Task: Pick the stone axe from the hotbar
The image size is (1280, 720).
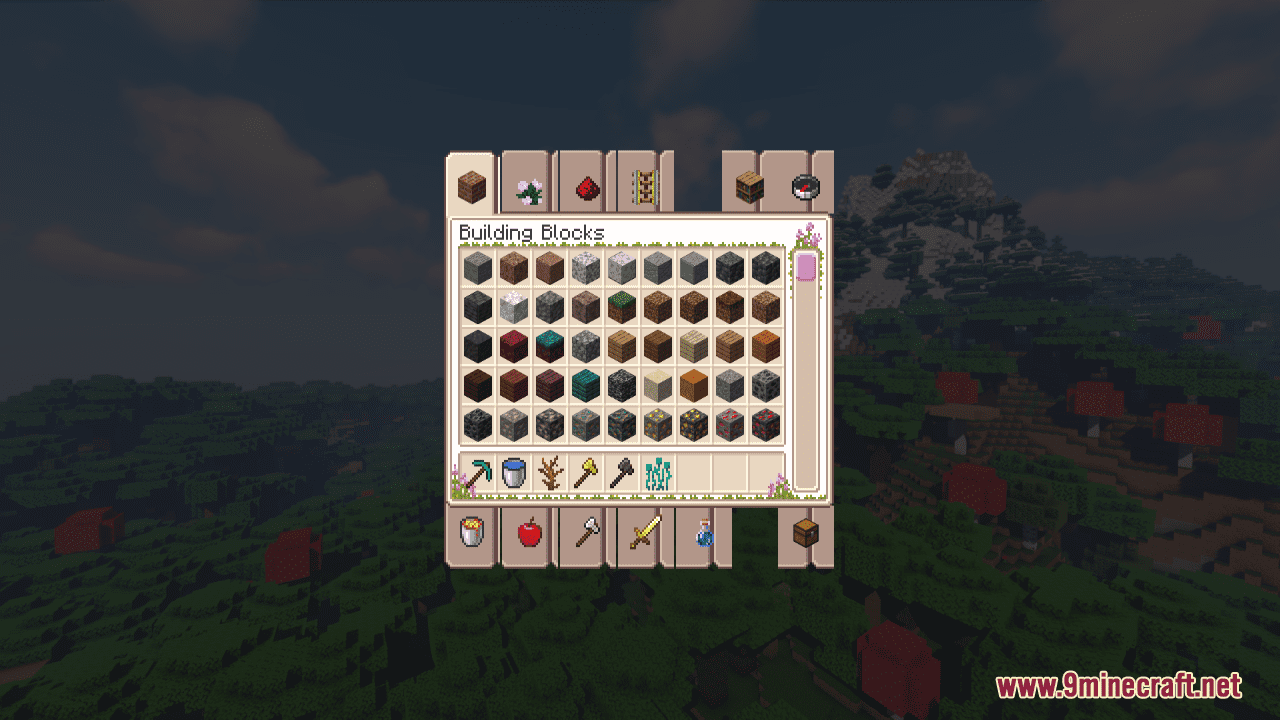Action: (623, 471)
